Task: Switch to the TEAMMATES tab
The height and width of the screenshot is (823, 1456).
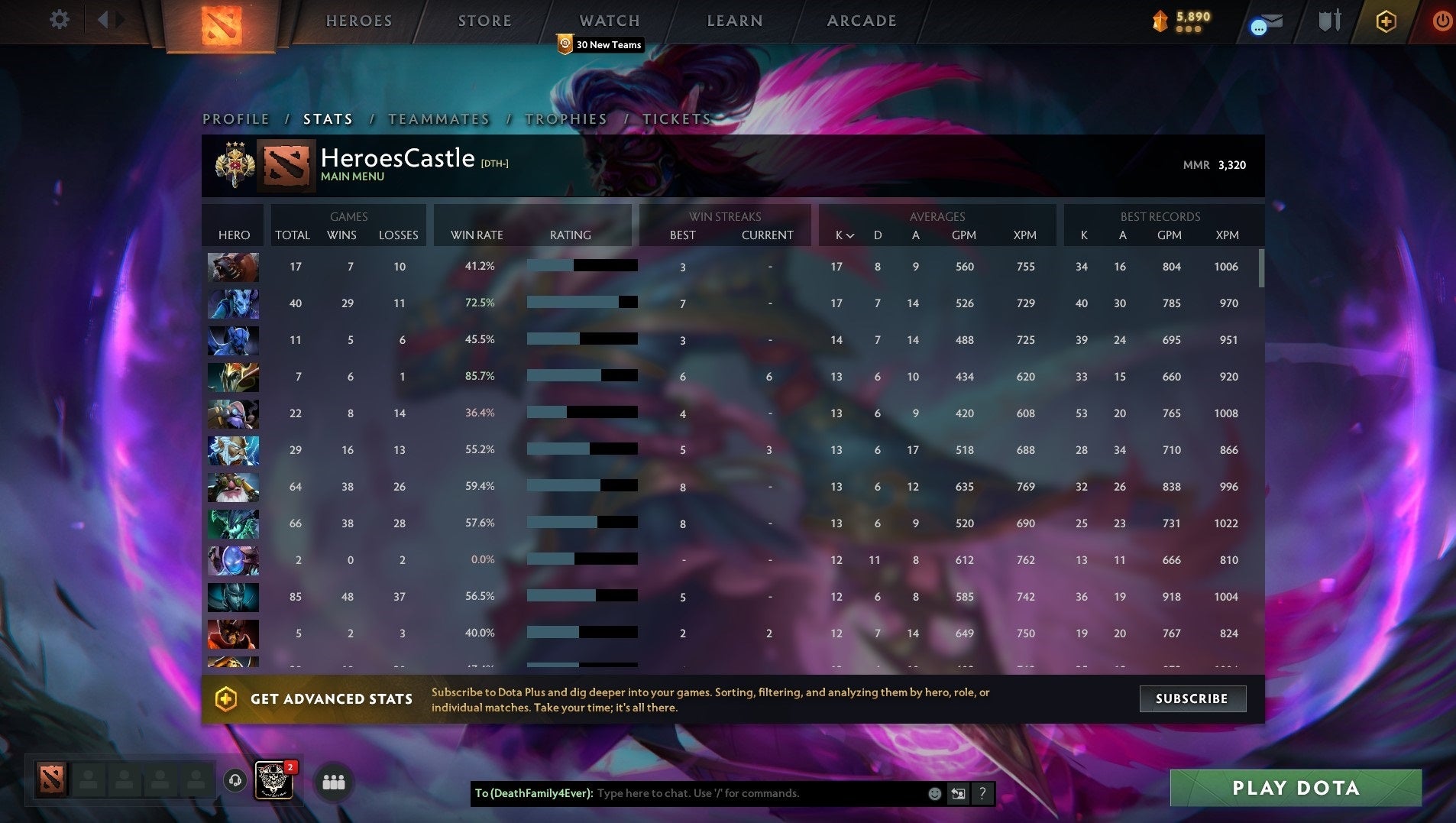Action: [438, 119]
